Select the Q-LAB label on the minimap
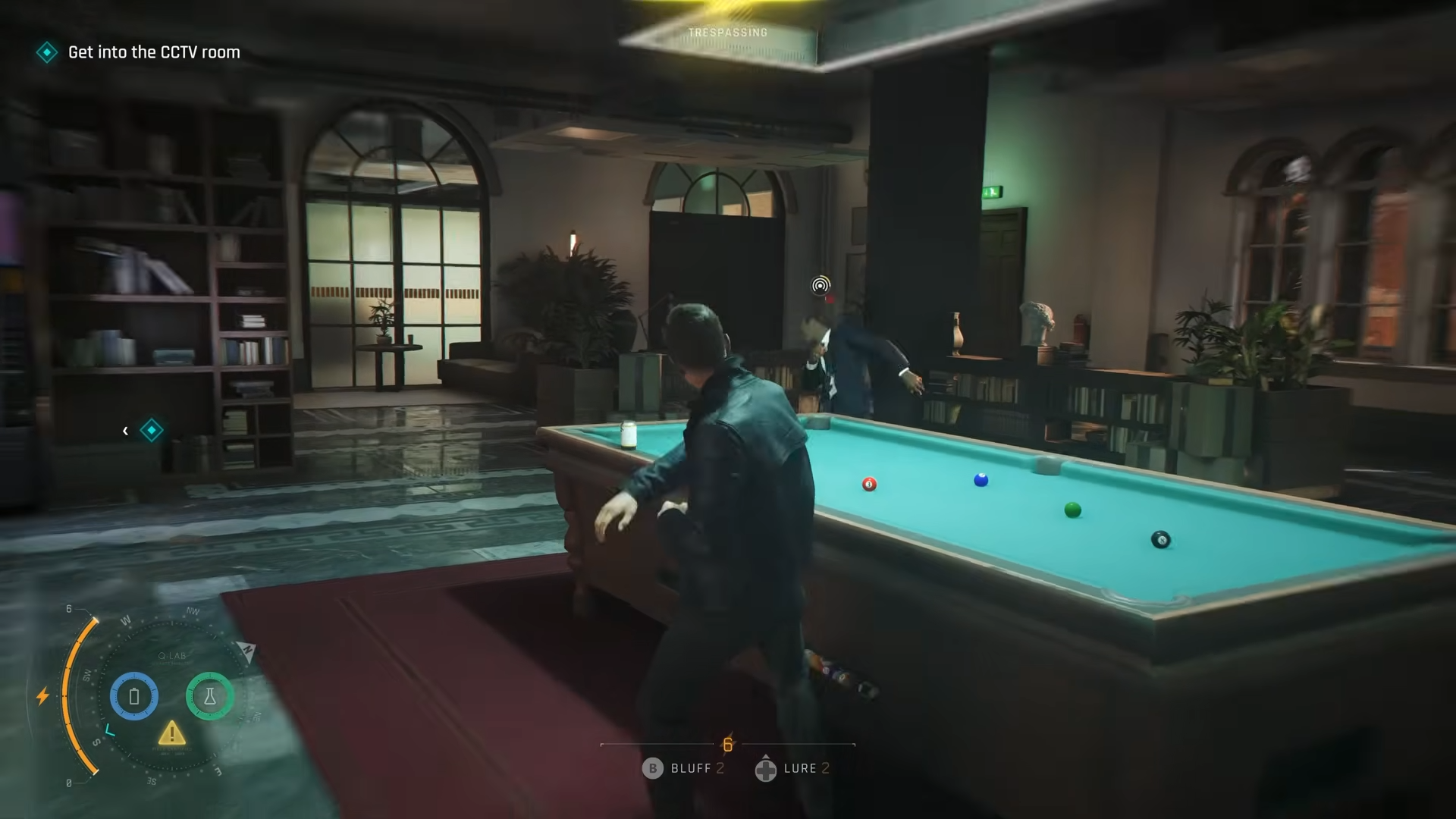Image resolution: width=1456 pixels, height=819 pixels. click(x=171, y=654)
